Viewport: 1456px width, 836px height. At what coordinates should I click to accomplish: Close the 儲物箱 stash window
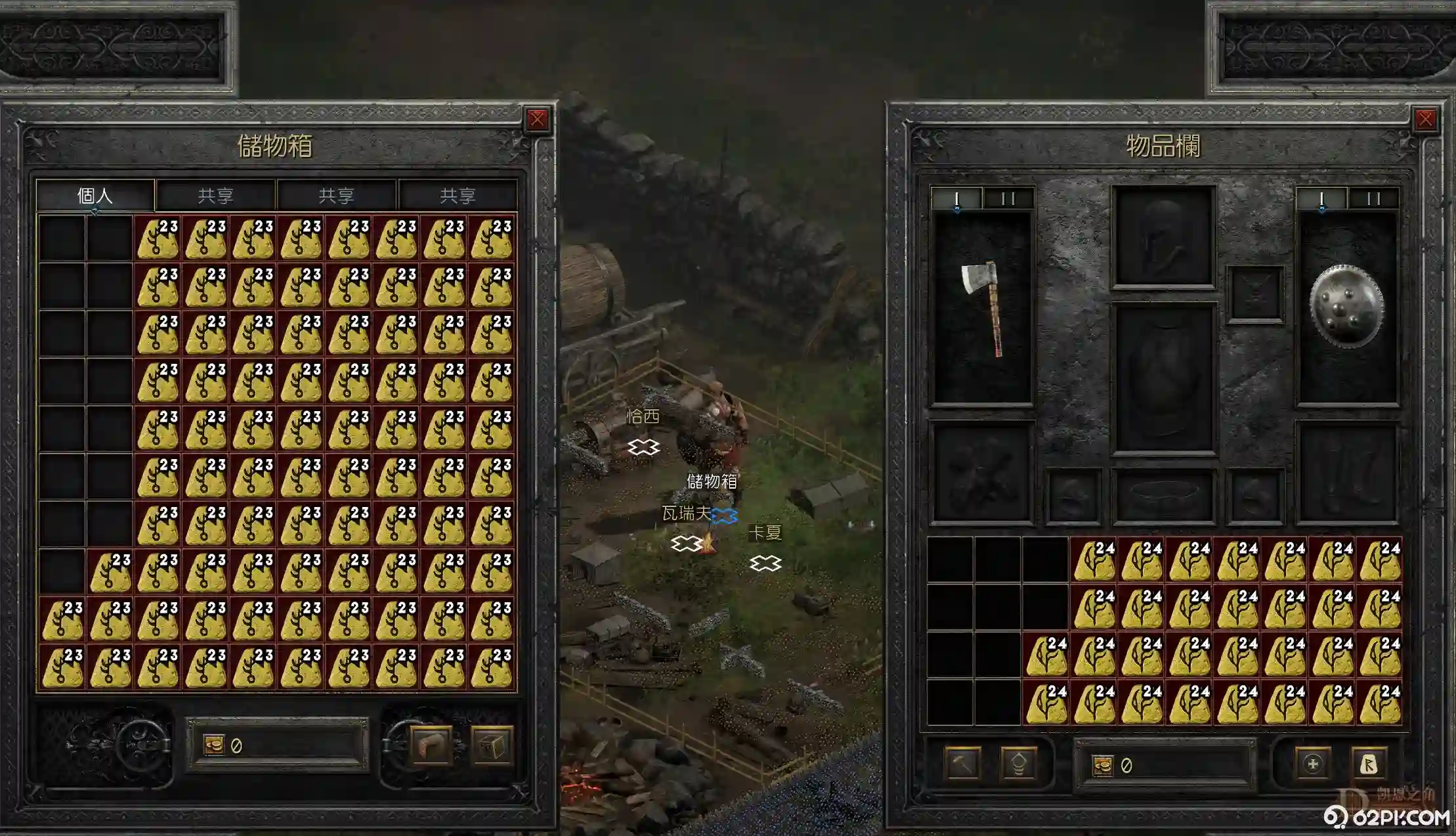point(537,120)
